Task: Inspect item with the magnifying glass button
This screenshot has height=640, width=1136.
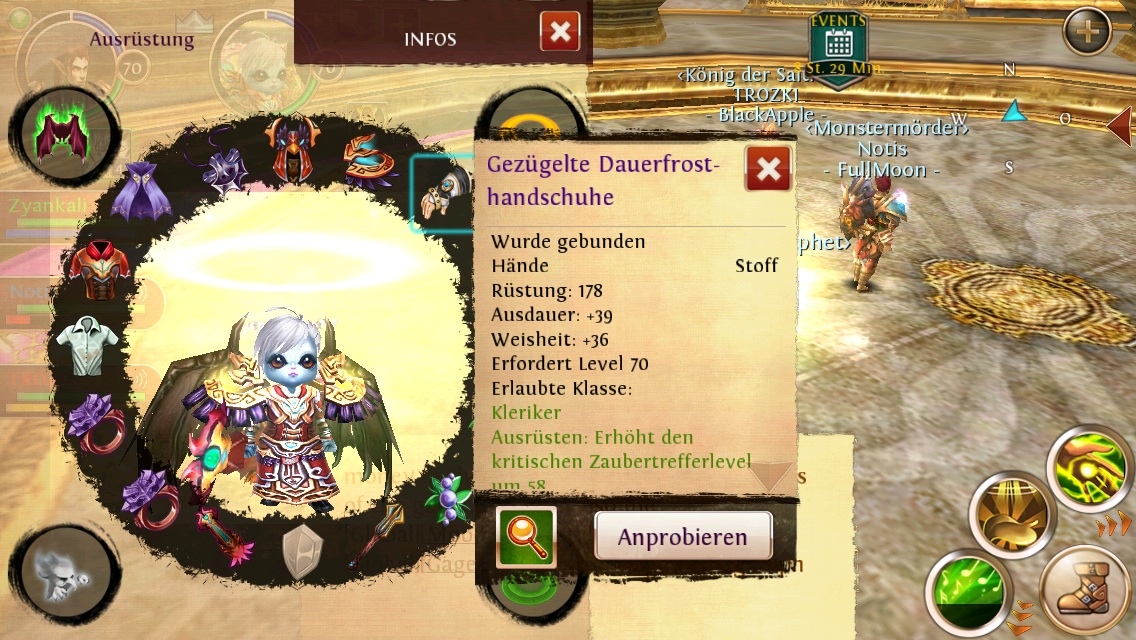Action: (x=526, y=537)
